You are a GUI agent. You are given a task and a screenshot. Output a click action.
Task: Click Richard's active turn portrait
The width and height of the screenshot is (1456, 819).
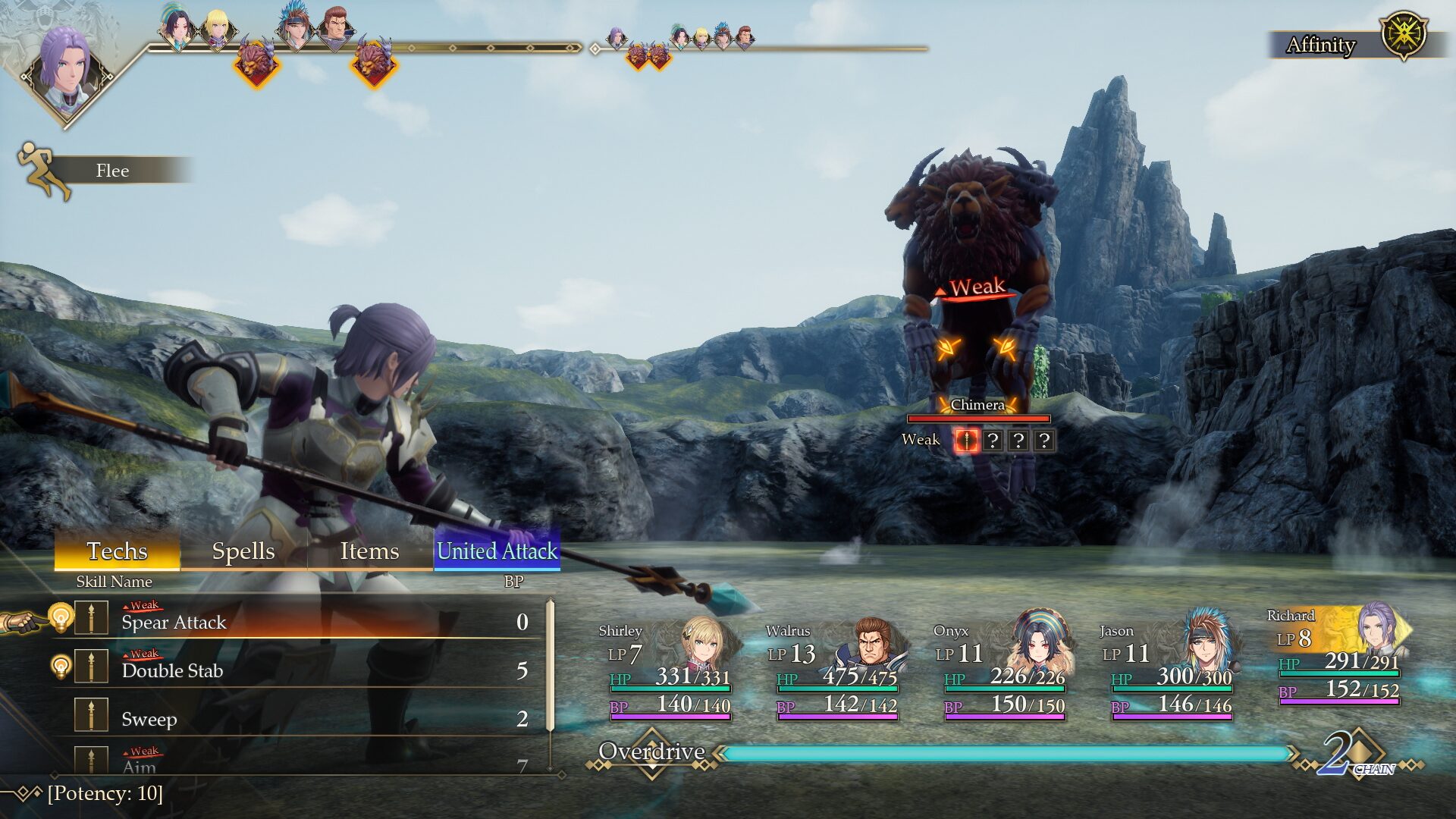pos(67,72)
